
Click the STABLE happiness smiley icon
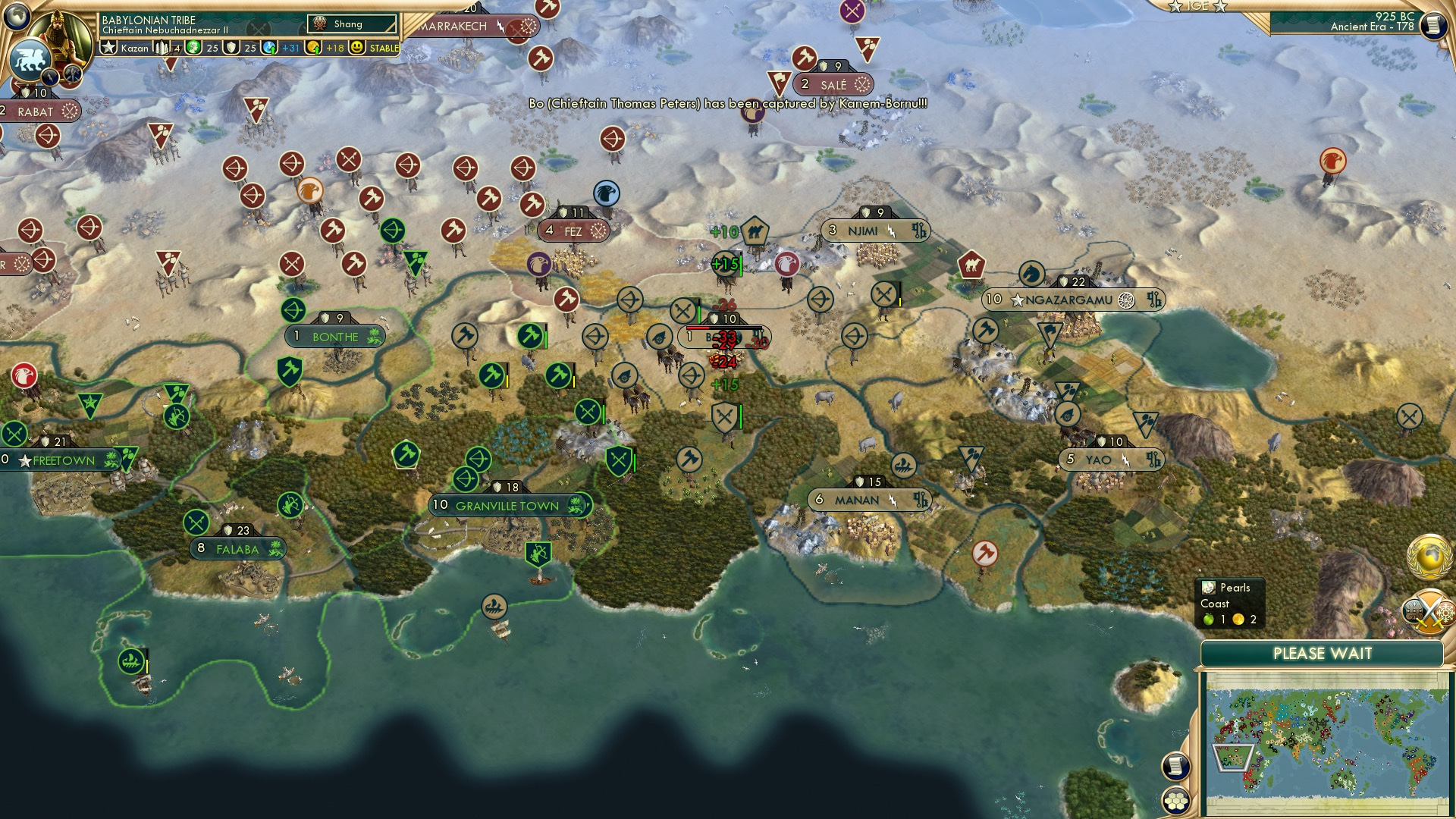click(356, 48)
